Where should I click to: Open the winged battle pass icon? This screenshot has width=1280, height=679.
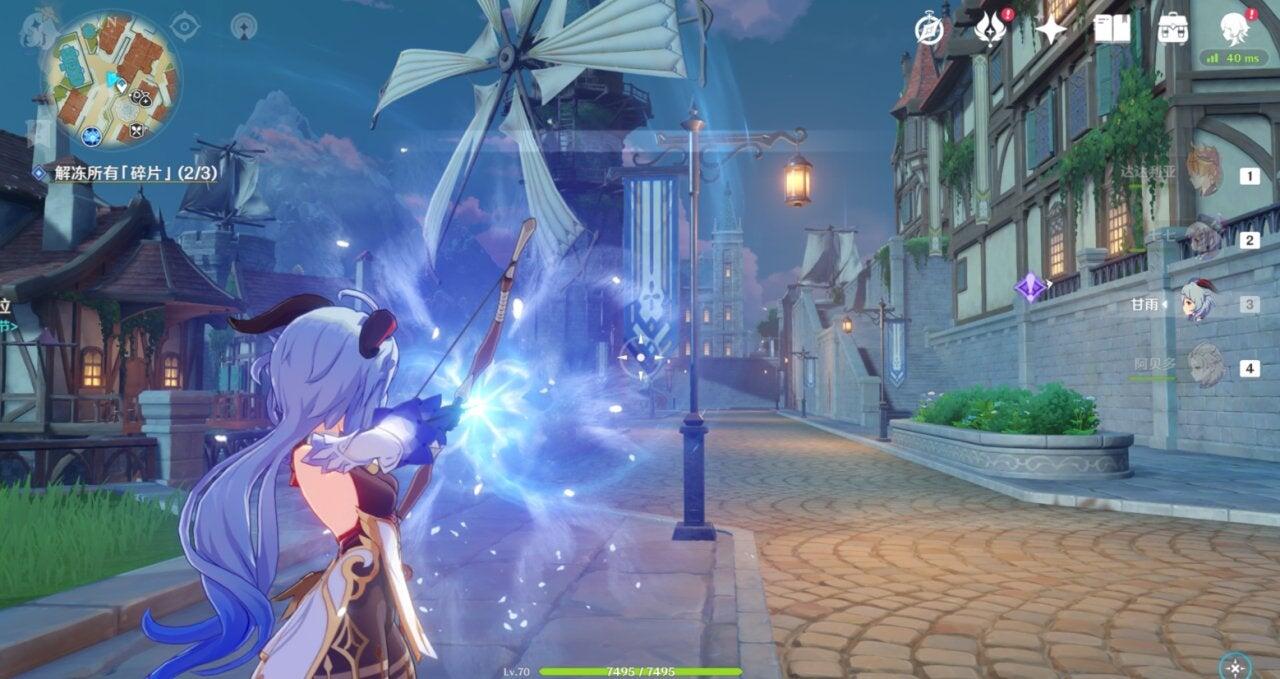coord(990,30)
